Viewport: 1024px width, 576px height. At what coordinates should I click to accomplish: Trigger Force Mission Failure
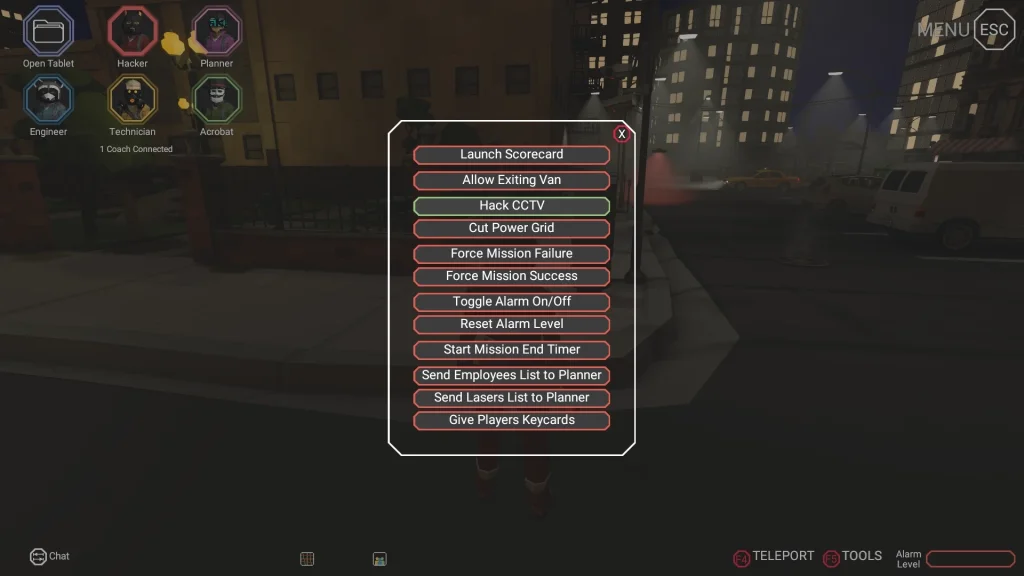click(511, 254)
